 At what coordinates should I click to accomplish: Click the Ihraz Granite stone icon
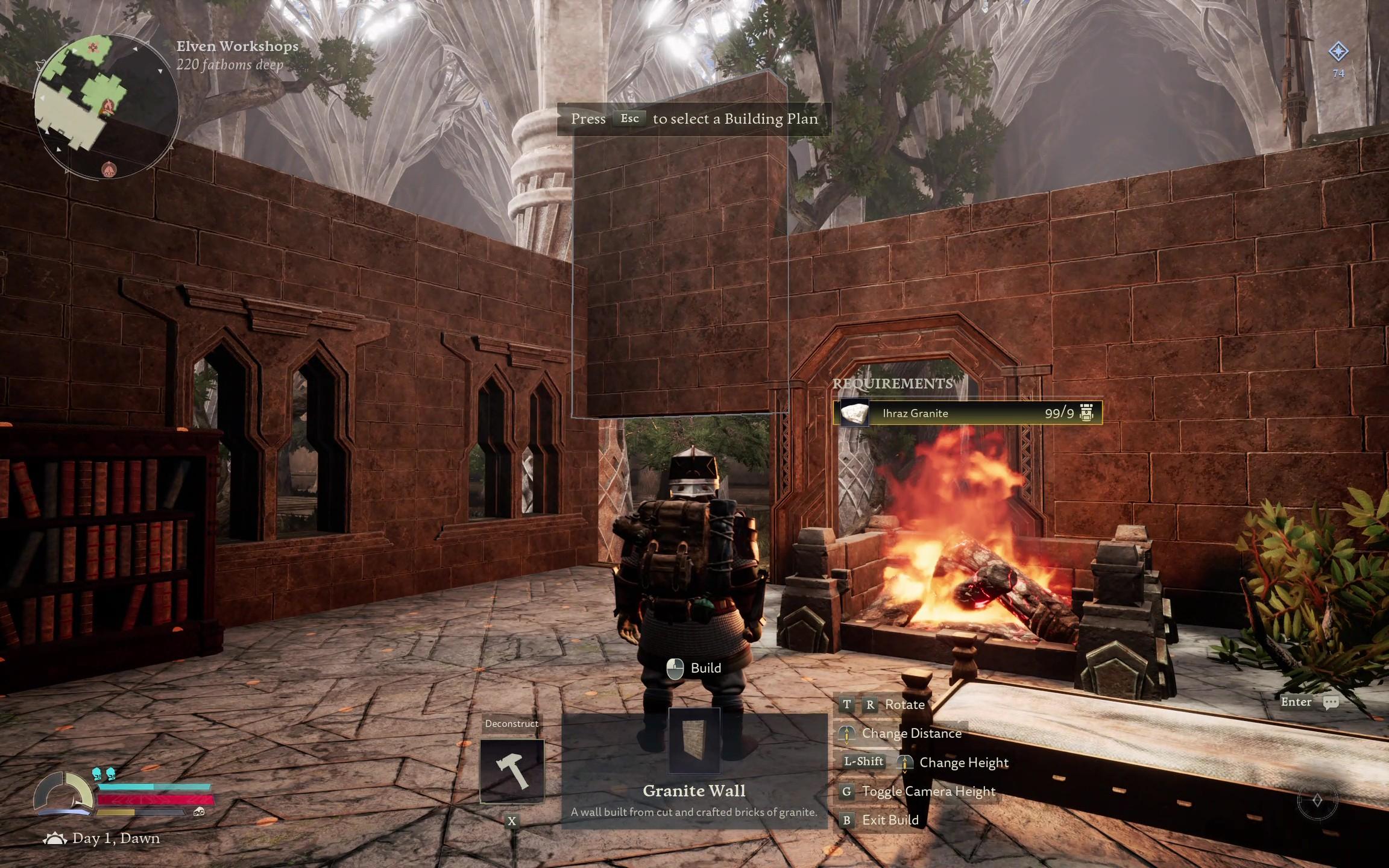854,414
